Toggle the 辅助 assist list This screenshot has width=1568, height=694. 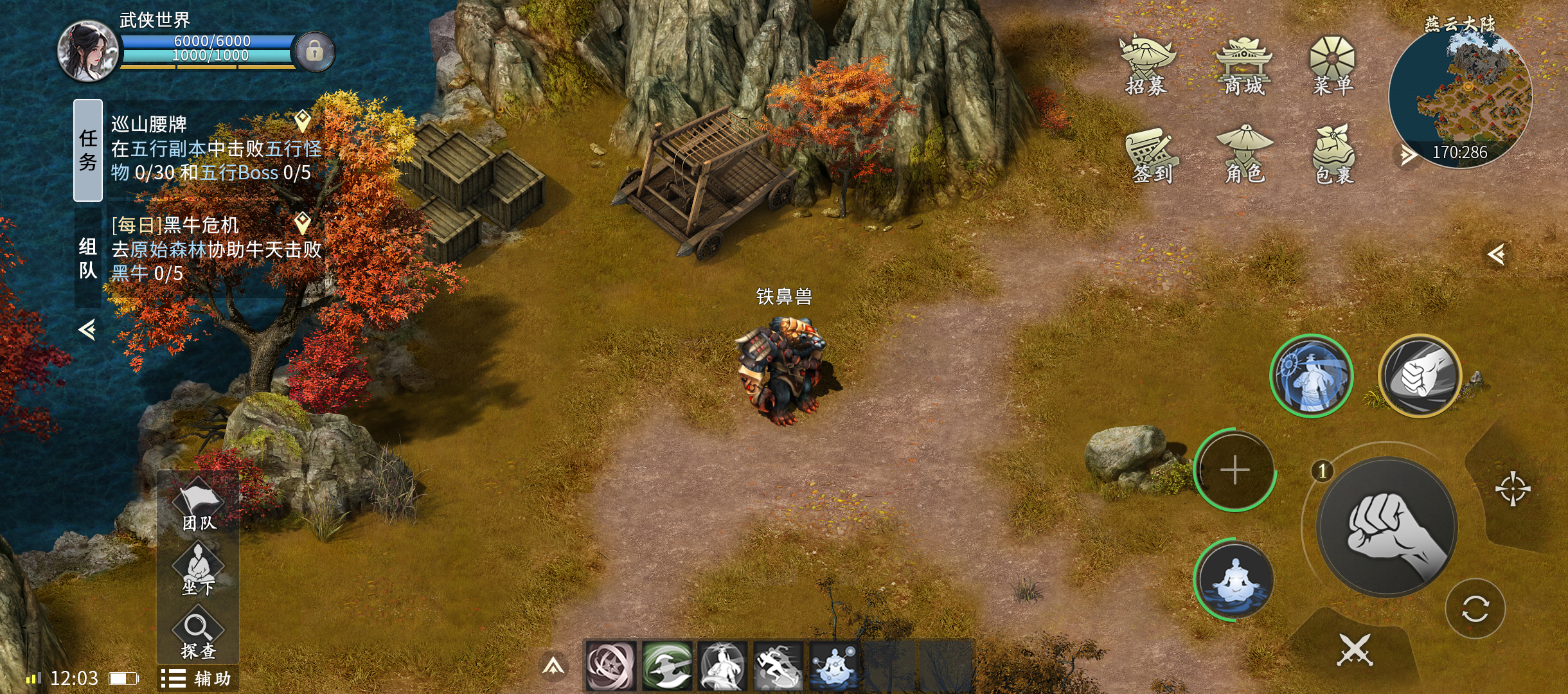(x=197, y=679)
